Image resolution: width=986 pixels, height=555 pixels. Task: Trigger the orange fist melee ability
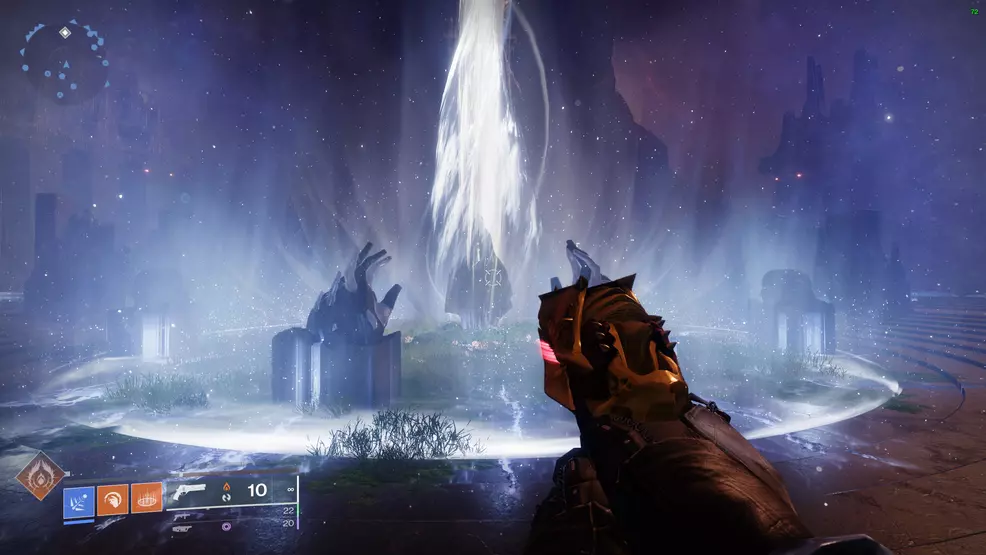click(112, 500)
